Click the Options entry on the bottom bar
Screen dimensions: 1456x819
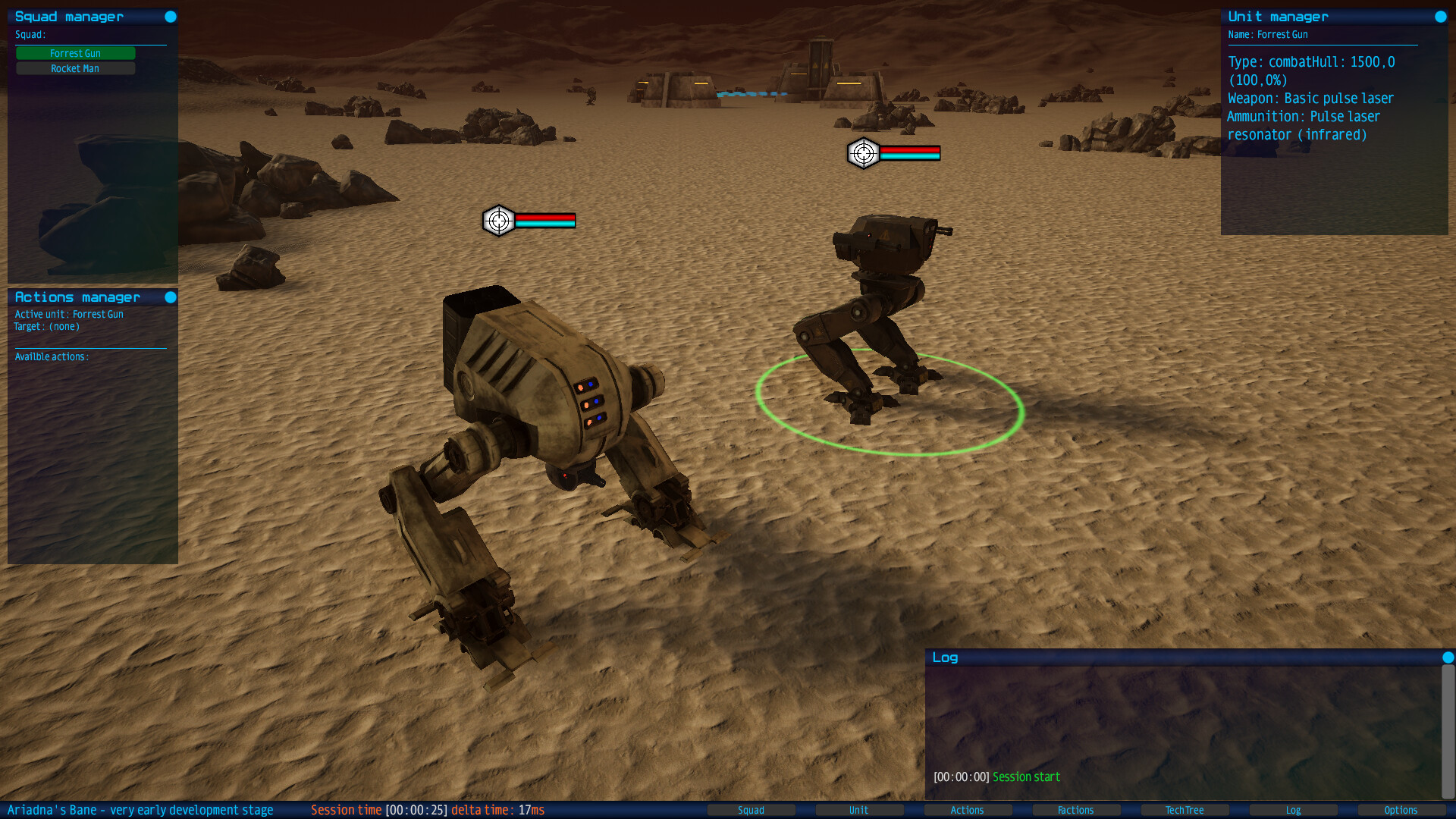(x=1401, y=810)
